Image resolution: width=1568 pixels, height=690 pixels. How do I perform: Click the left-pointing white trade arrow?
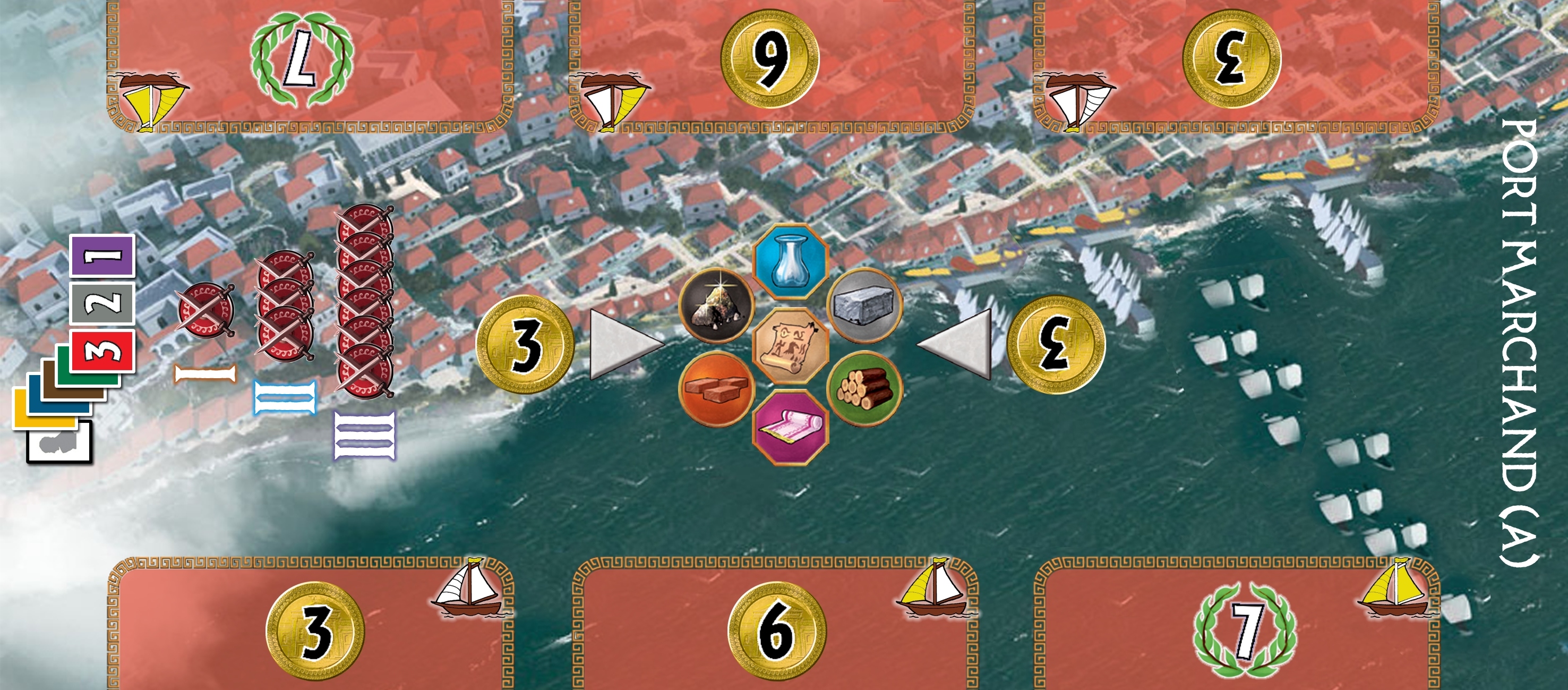pyautogui.click(x=956, y=345)
